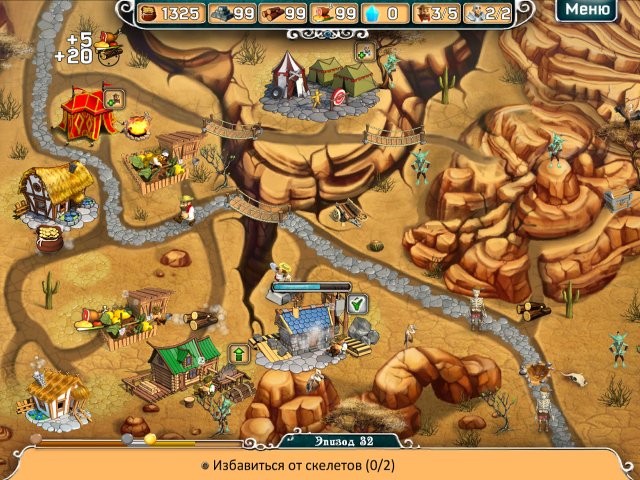Click the green upgrade arrow by the sawmill

(x=240, y=352)
